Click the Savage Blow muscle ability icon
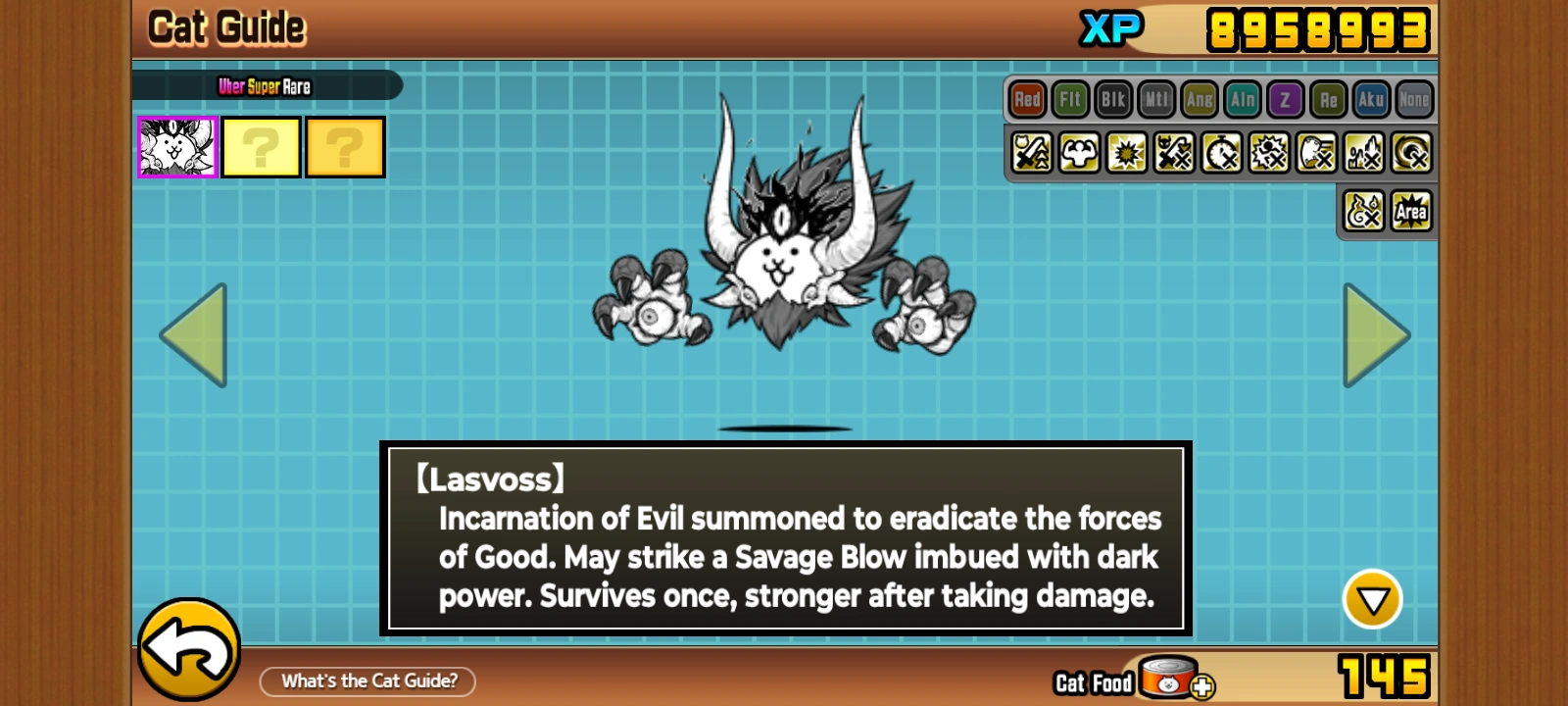Screen dimensions: 1568x706 [1078, 153]
